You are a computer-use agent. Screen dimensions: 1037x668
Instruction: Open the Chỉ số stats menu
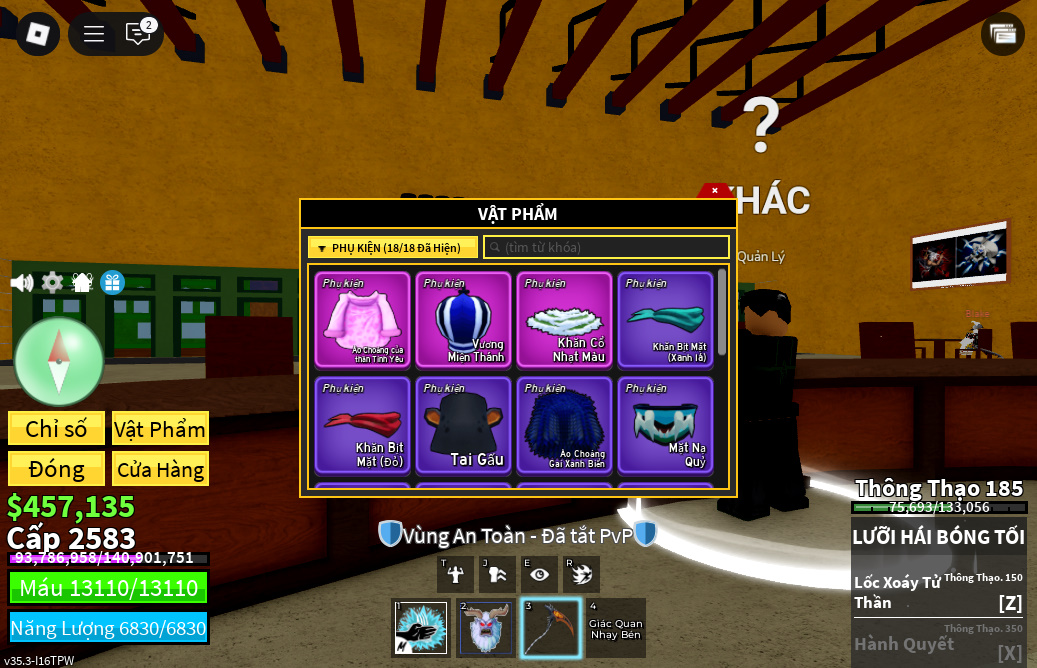(x=56, y=429)
